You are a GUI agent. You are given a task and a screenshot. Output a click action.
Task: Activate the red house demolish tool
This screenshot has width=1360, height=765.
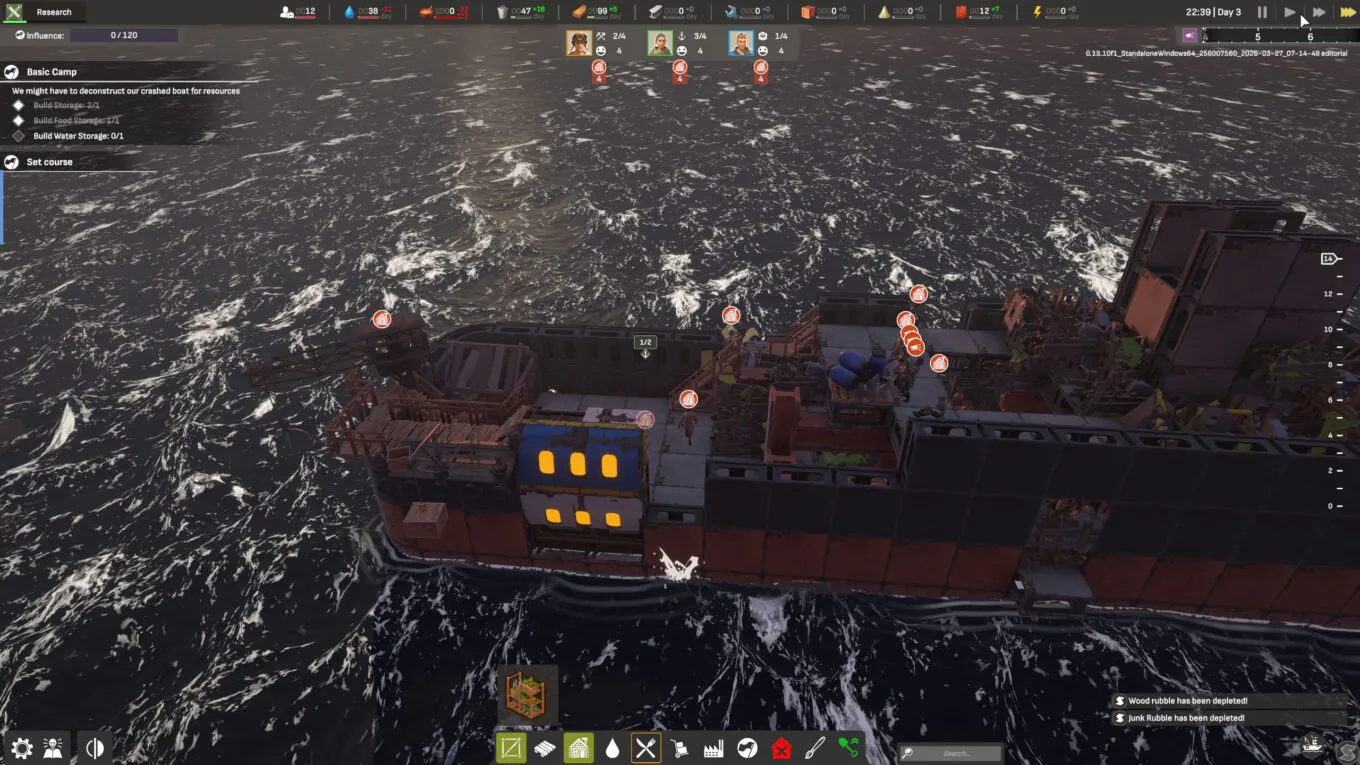coord(781,748)
